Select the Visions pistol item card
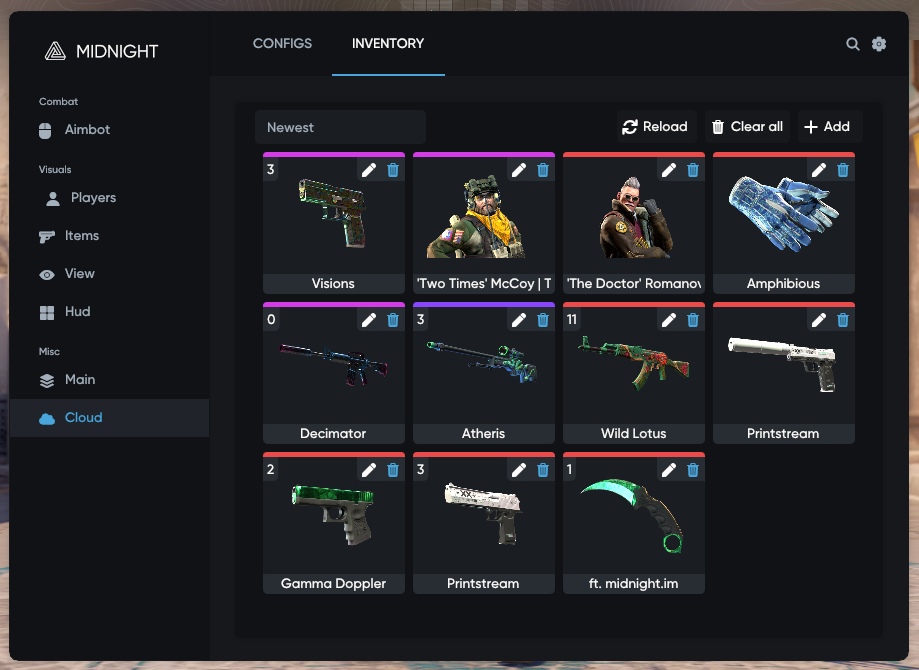The width and height of the screenshot is (919, 670). (333, 225)
